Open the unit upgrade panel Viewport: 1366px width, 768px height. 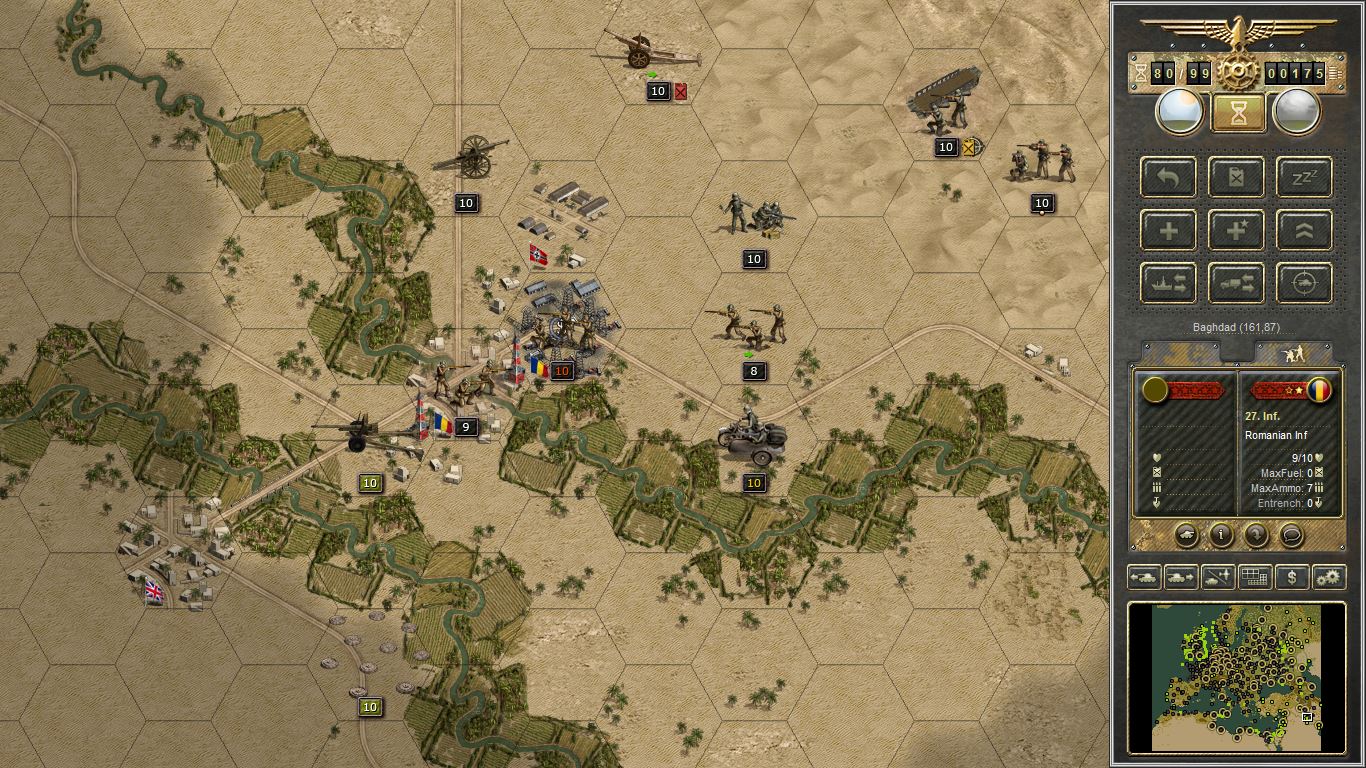coord(1303,230)
